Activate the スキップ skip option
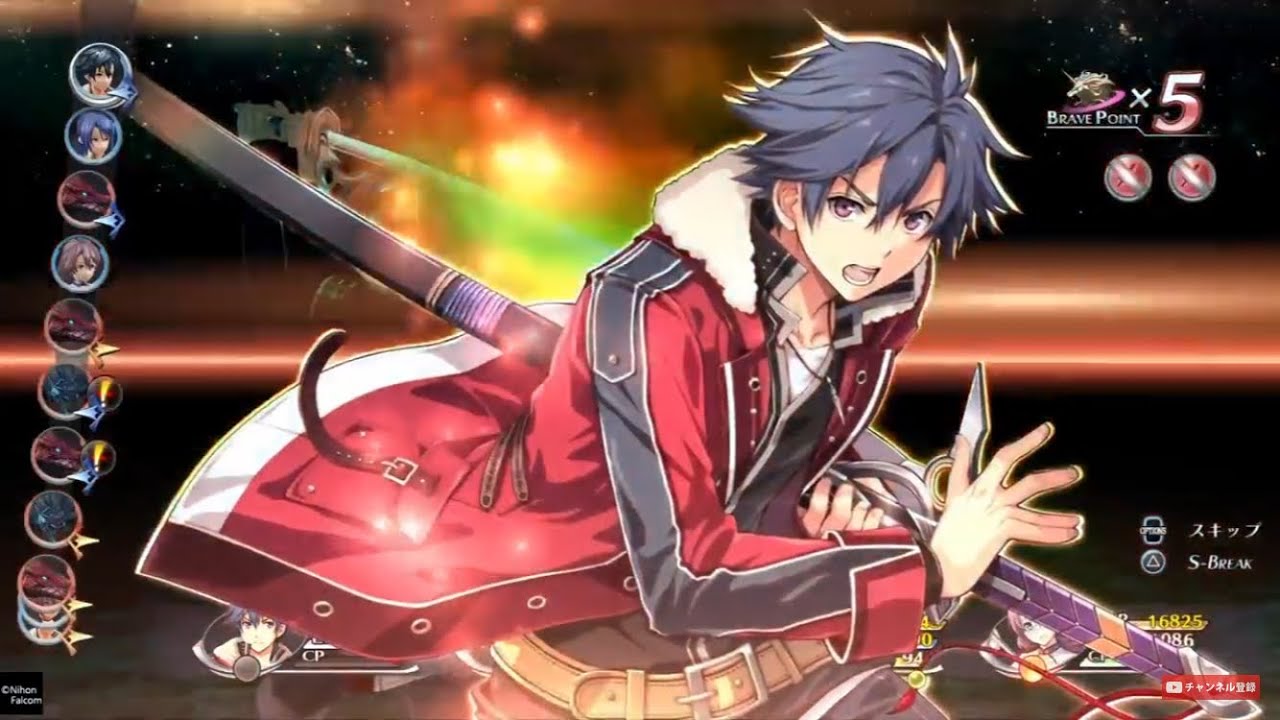1280x720 pixels. (1224, 530)
